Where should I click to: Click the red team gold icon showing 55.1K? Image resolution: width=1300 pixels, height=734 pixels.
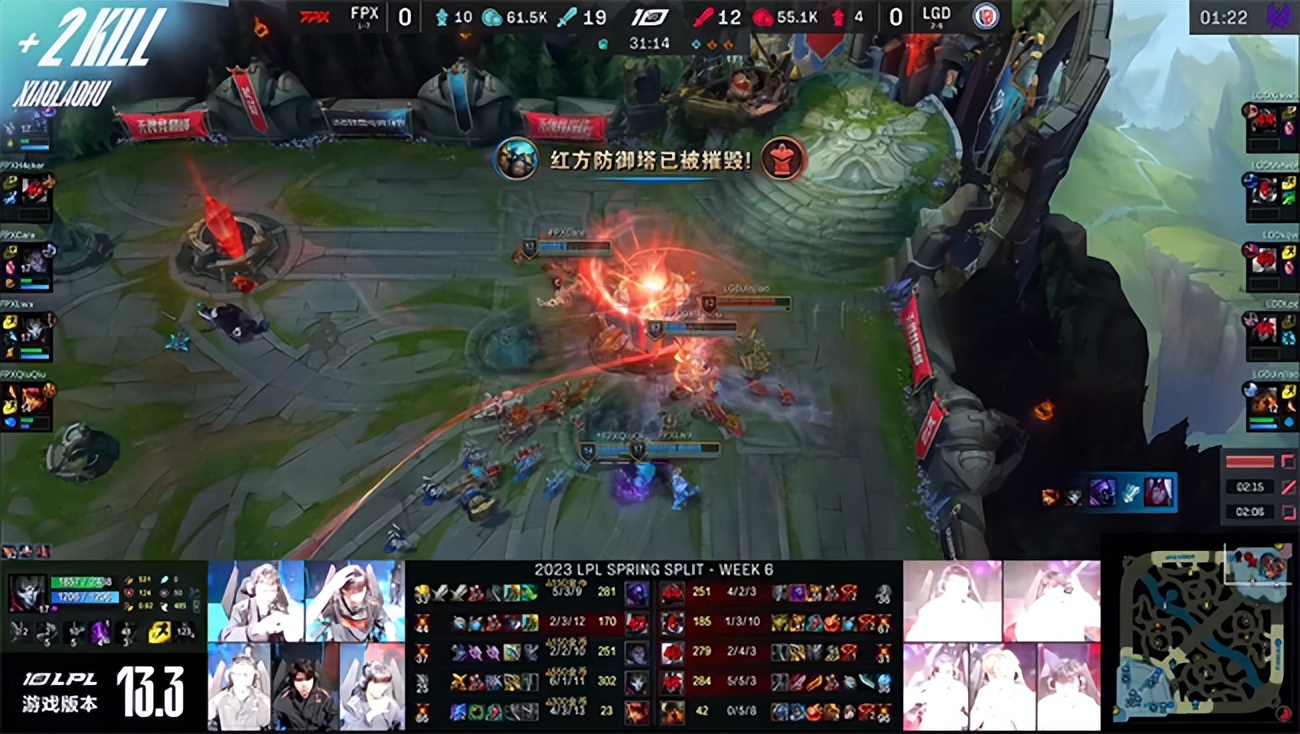pyautogui.click(x=761, y=16)
